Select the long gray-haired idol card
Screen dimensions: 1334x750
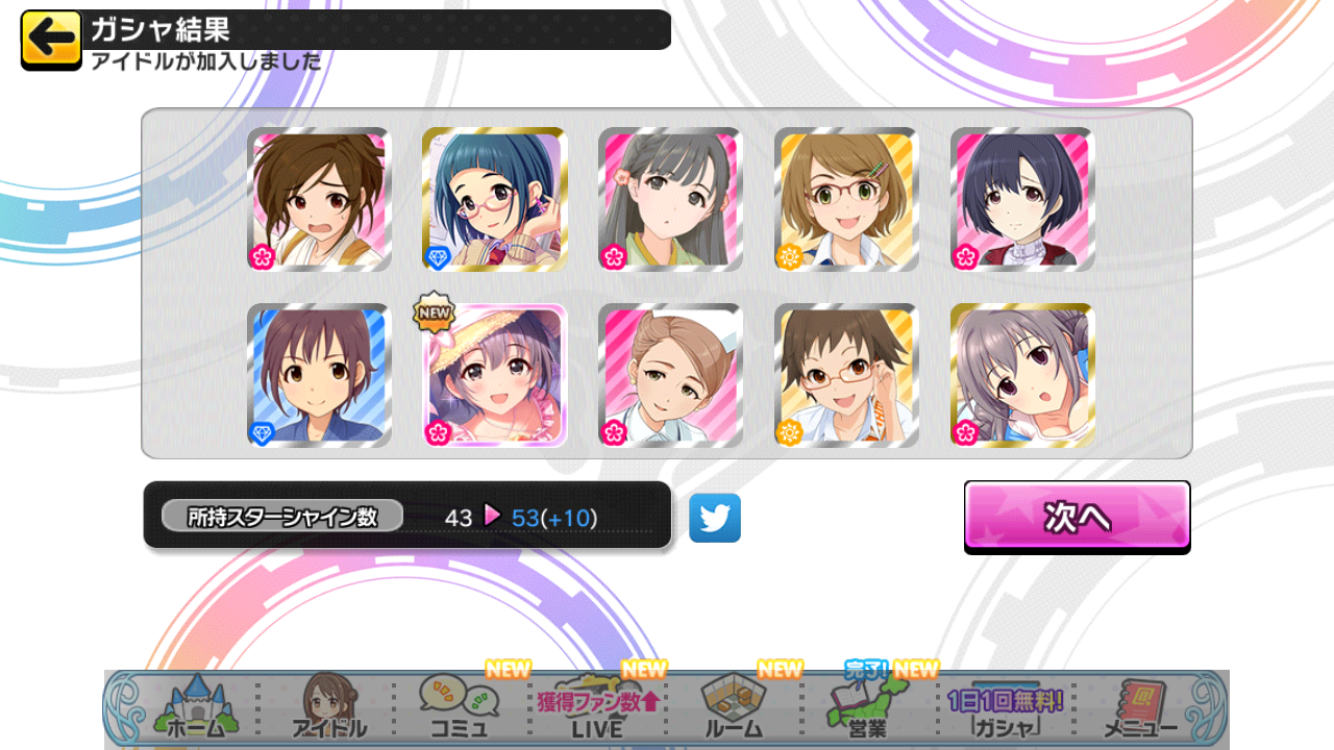click(x=667, y=199)
